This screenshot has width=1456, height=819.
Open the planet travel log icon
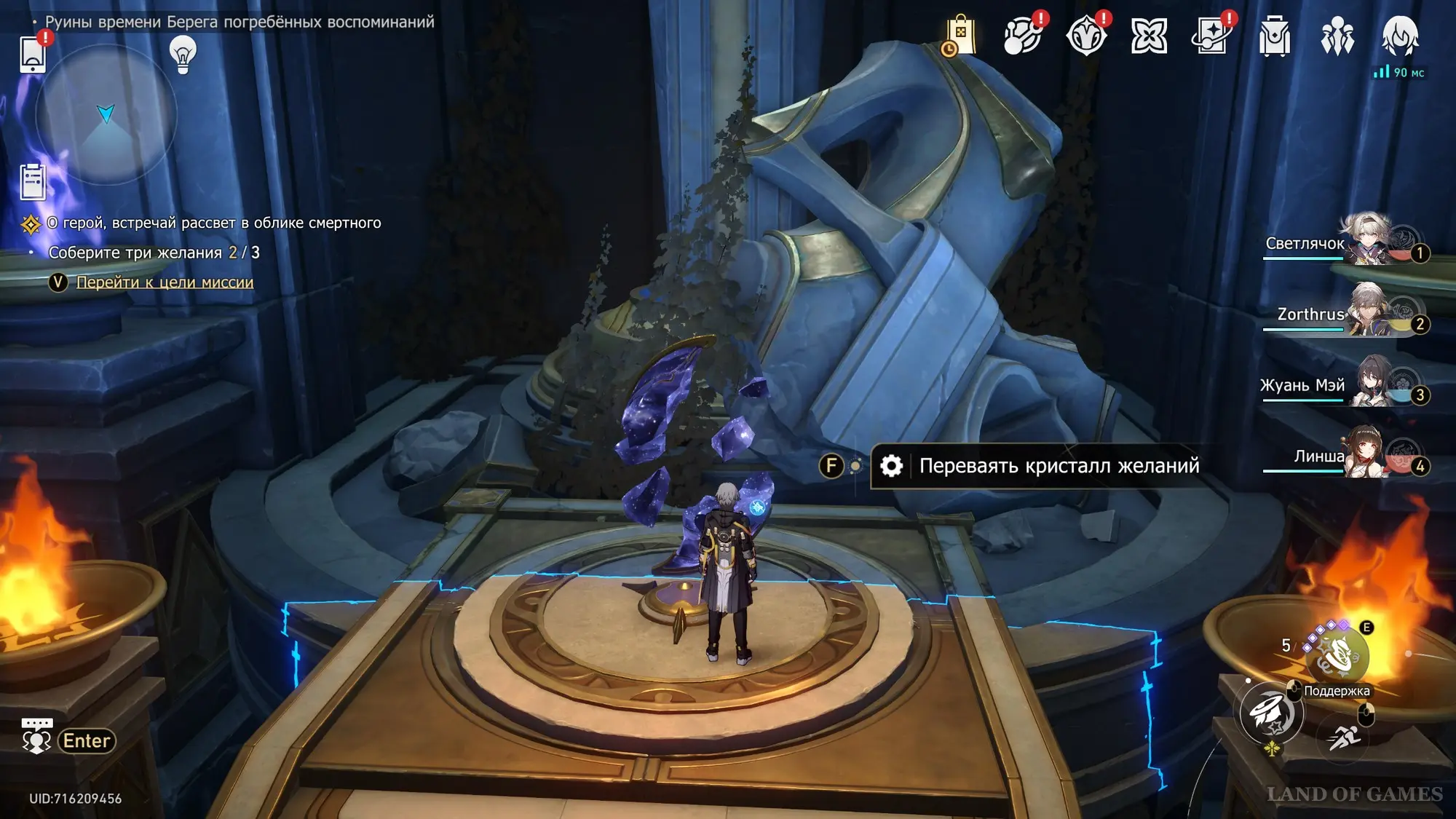(1022, 36)
